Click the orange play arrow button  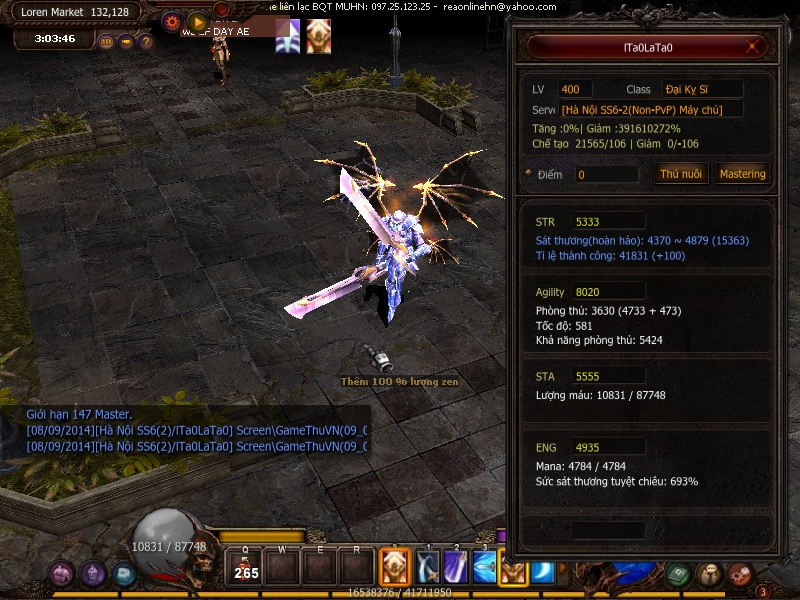(x=197, y=21)
